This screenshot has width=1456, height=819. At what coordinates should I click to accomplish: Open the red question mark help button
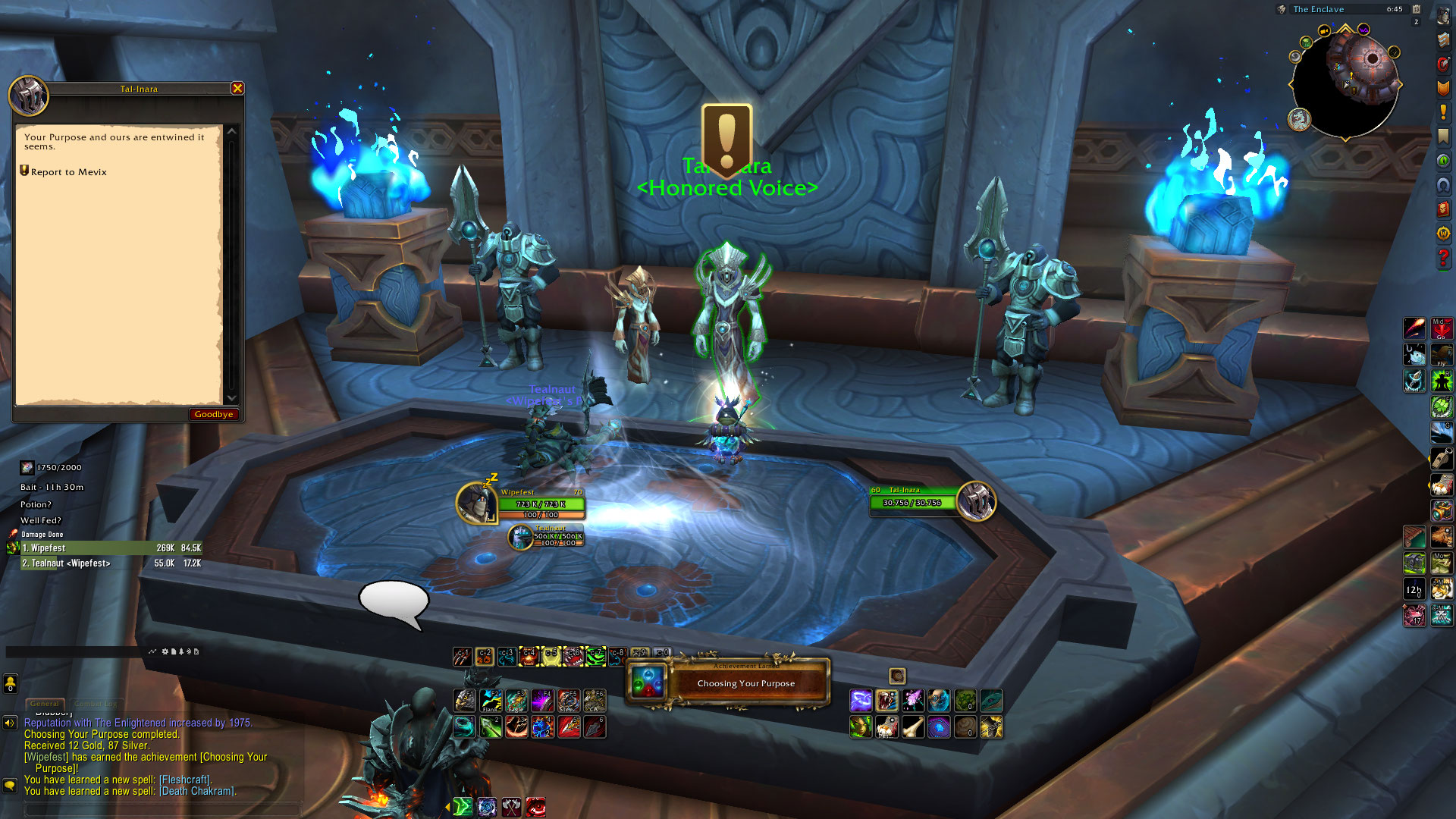(x=1443, y=258)
